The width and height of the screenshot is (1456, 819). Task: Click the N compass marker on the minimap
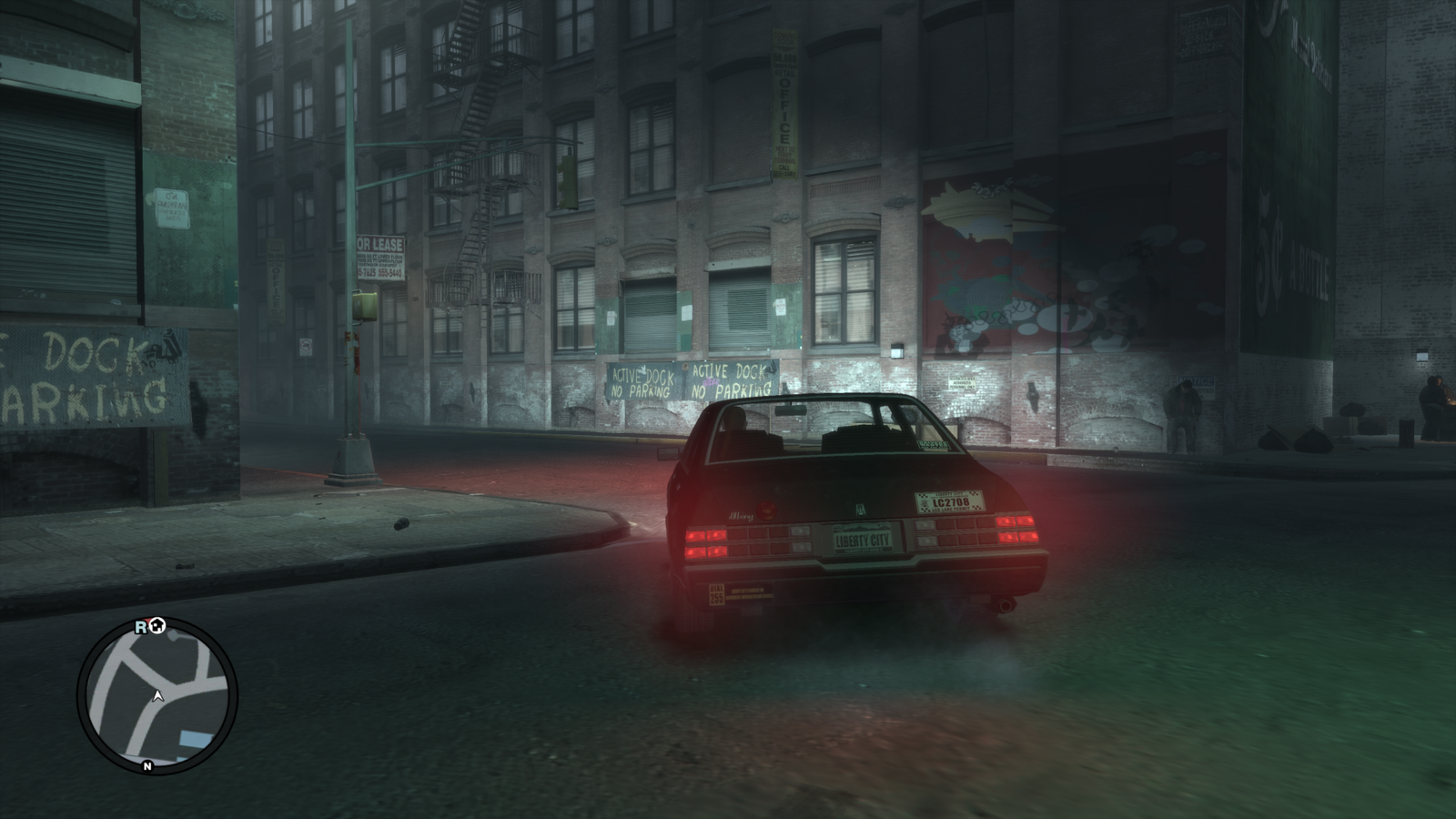coord(147,765)
